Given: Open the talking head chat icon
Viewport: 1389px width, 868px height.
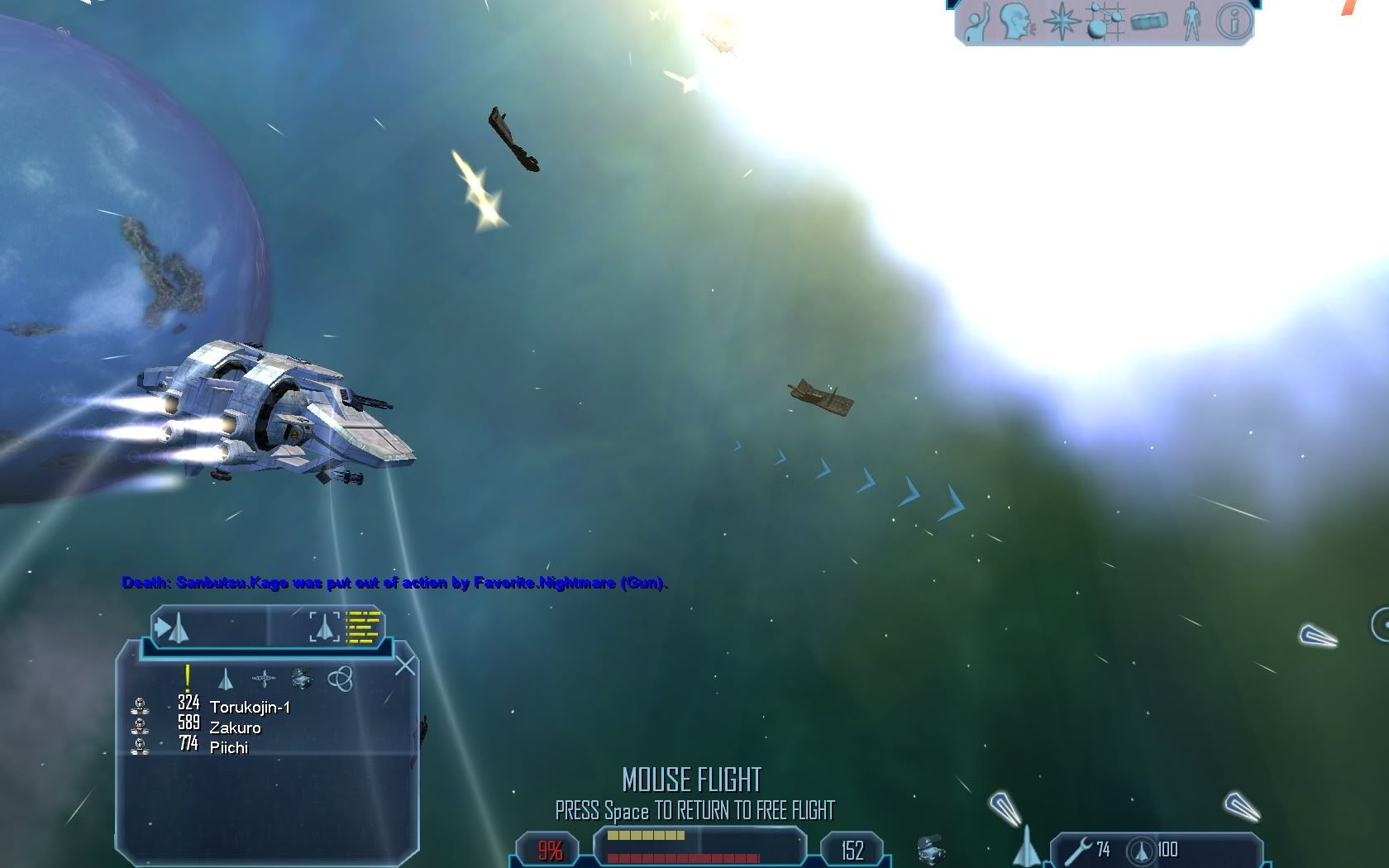Looking at the screenshot, I should 1016,22.
